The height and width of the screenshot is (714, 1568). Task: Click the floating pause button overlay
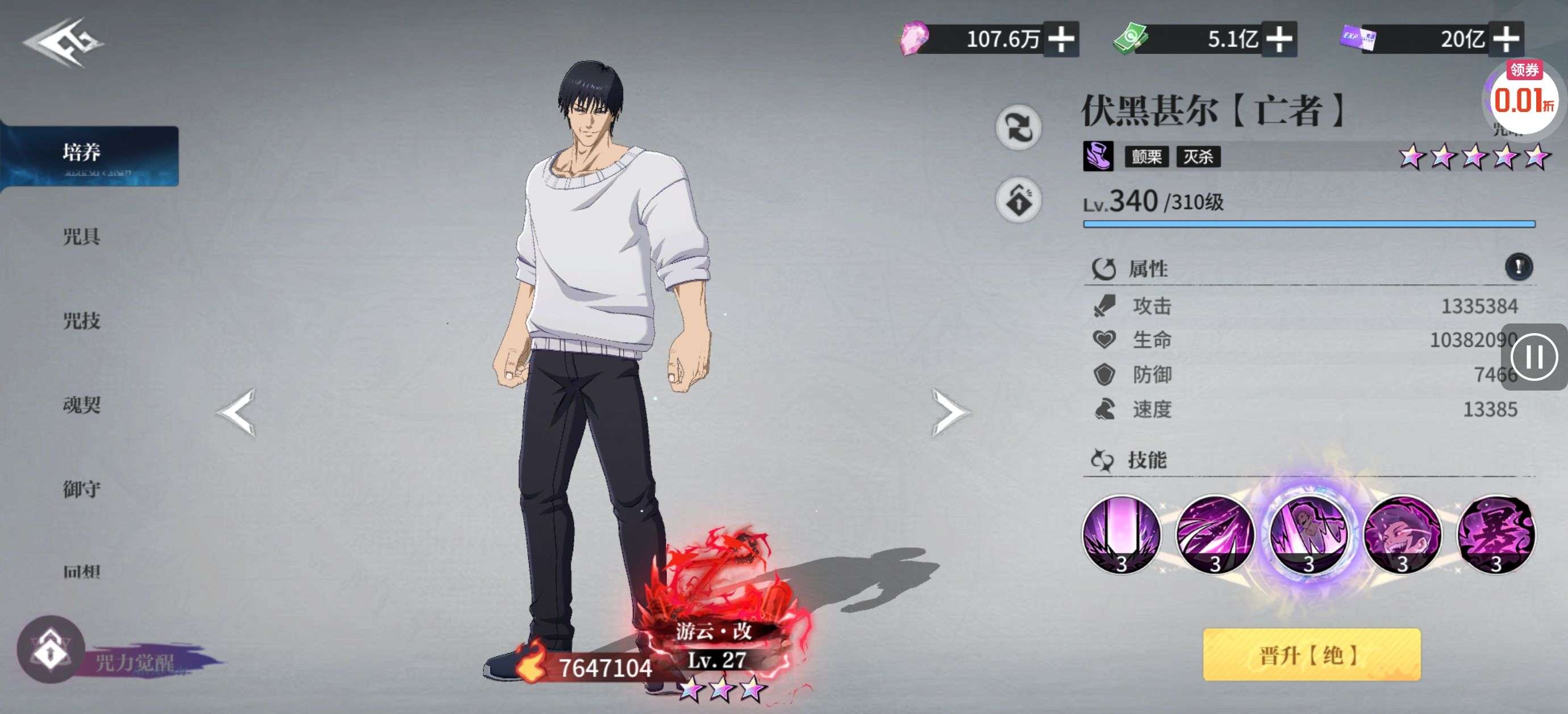coord(1535,357)
